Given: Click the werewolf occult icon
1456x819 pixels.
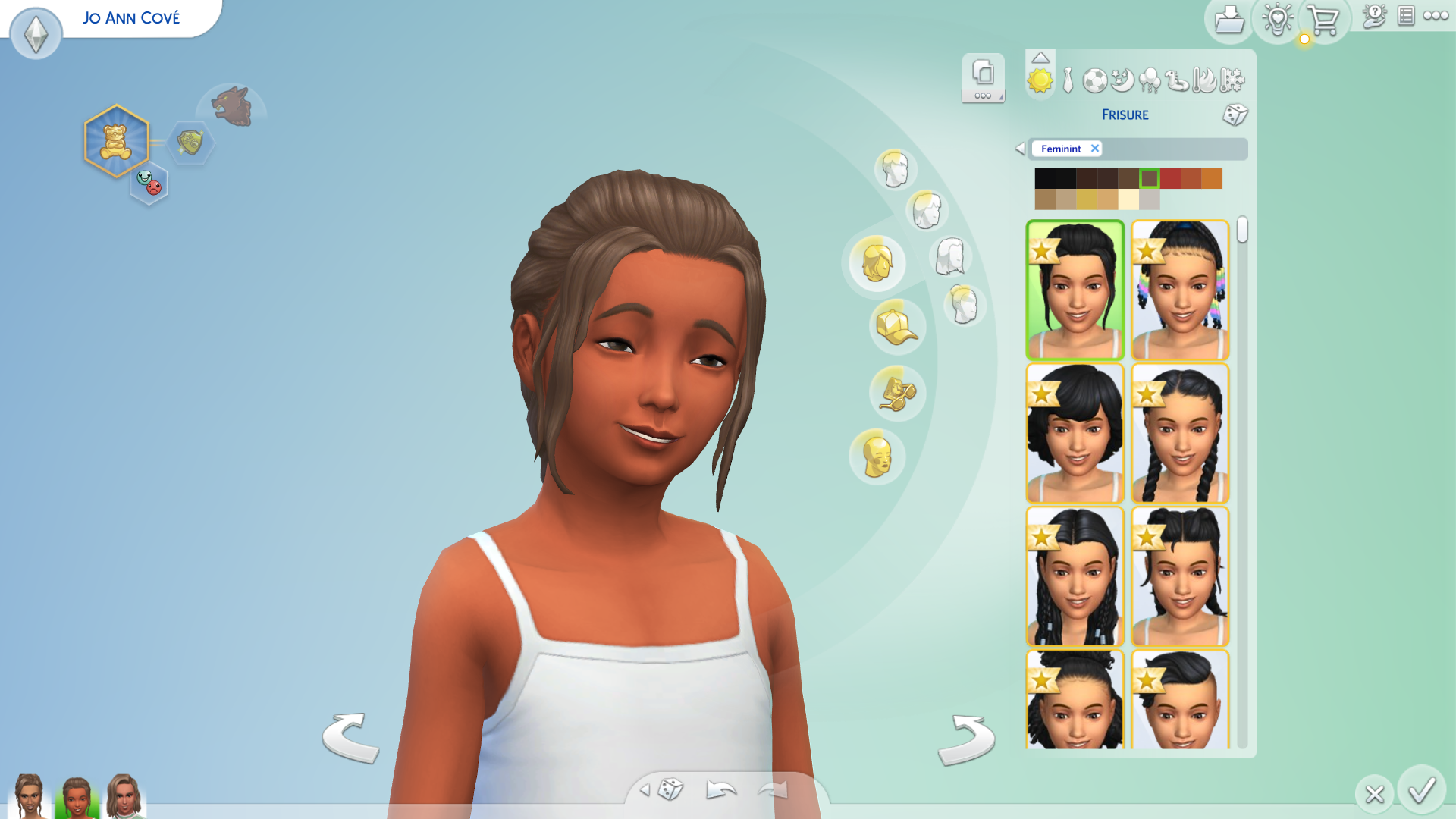Looking at the screenshot, I should point(232,106).
